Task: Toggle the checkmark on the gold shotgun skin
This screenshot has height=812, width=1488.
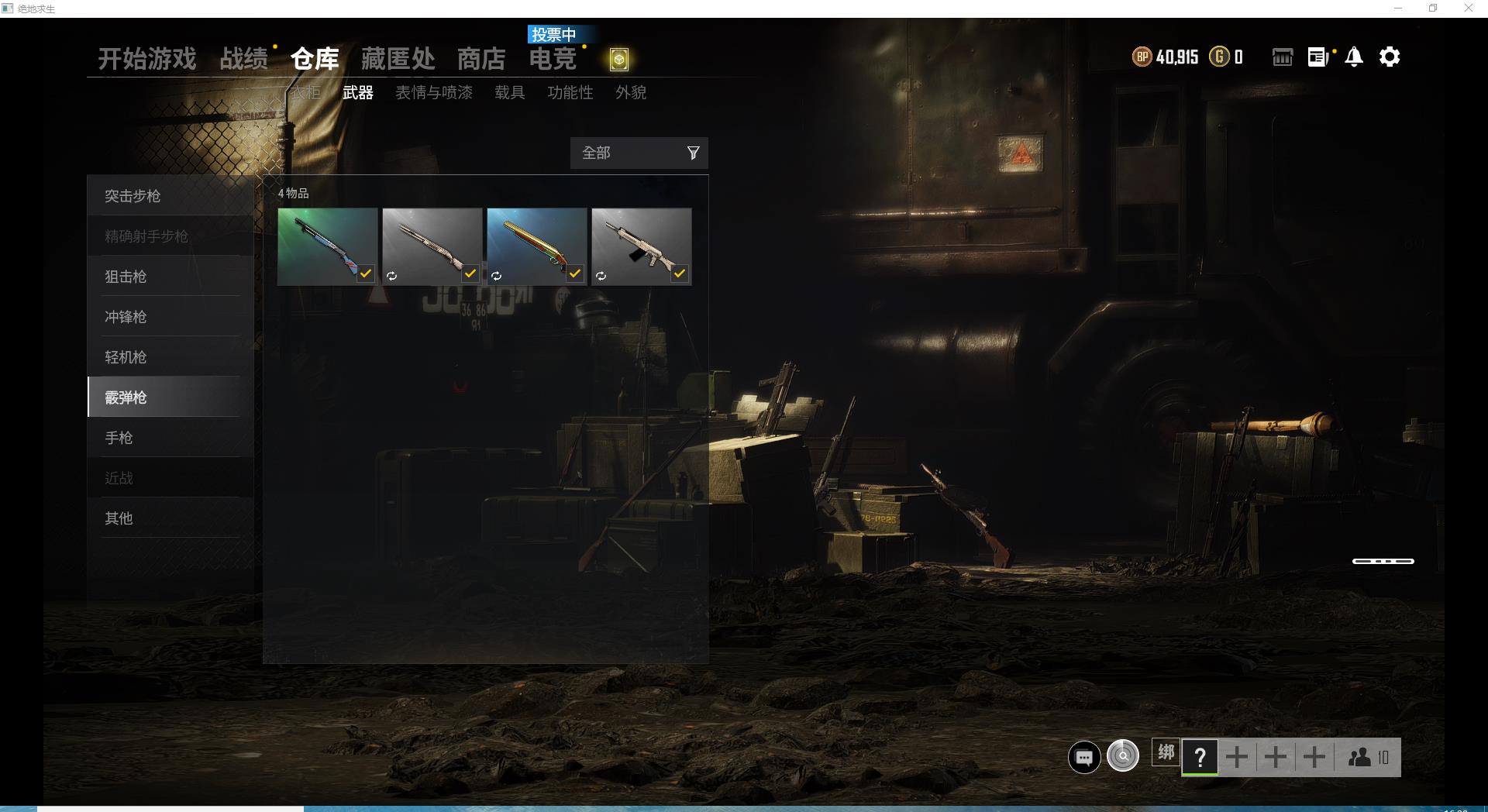Action: 574,274
